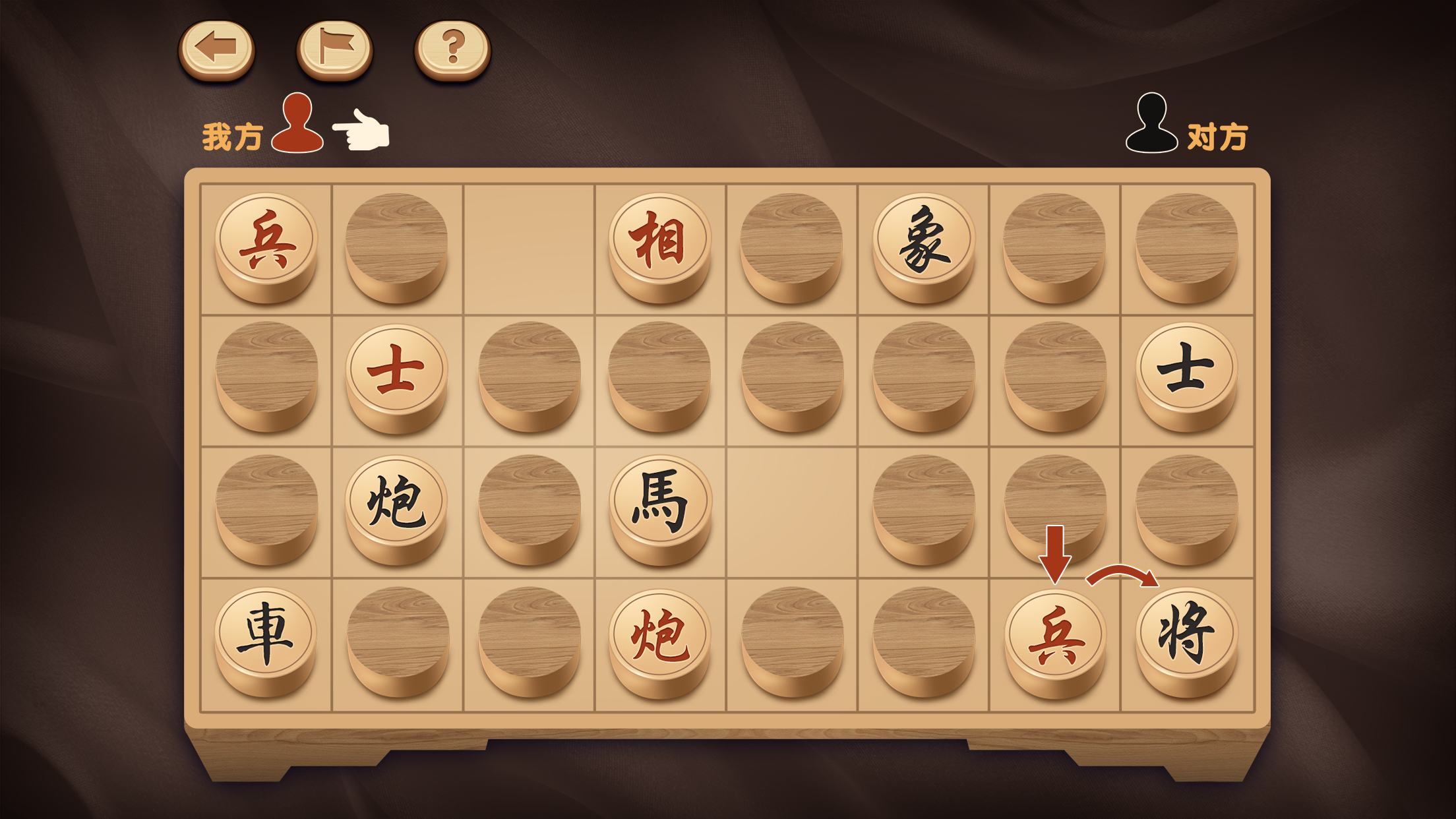The image size is (1456, 819).
Task: Select the red 士 piece
Action: pos(396,371)
